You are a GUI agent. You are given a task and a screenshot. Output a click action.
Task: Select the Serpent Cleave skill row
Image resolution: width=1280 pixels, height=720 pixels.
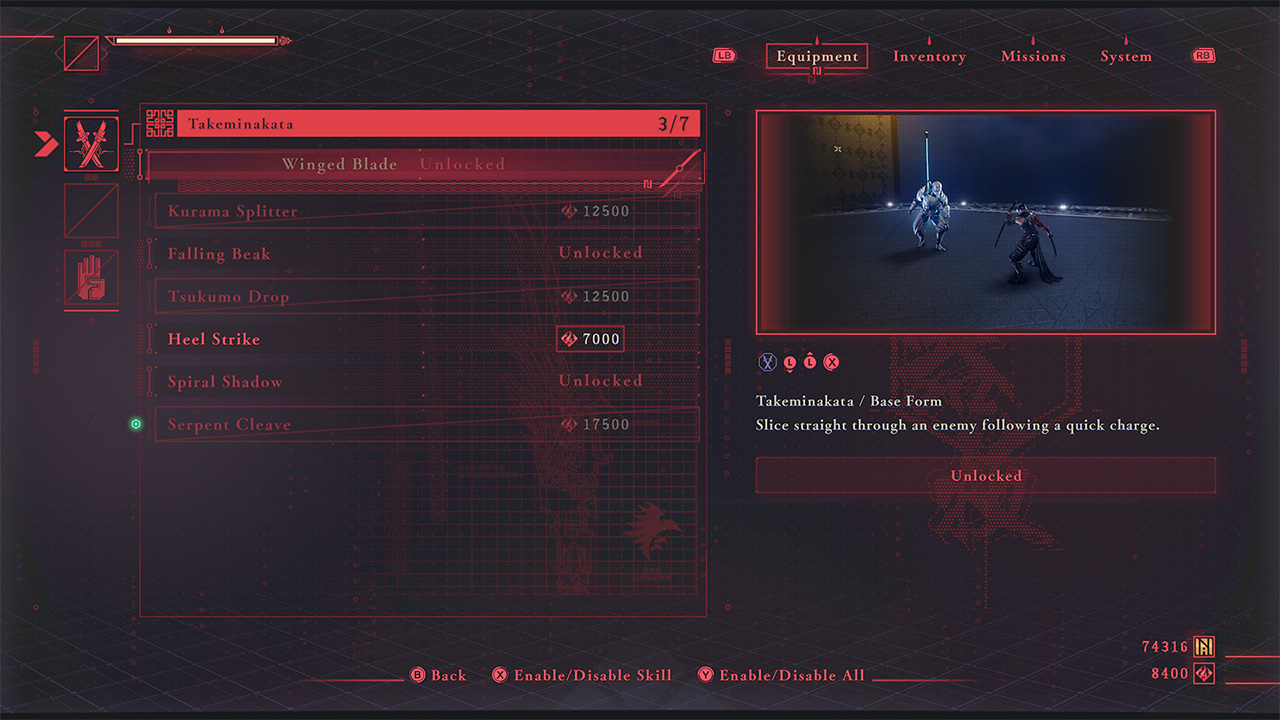click(x=426, y=425)
